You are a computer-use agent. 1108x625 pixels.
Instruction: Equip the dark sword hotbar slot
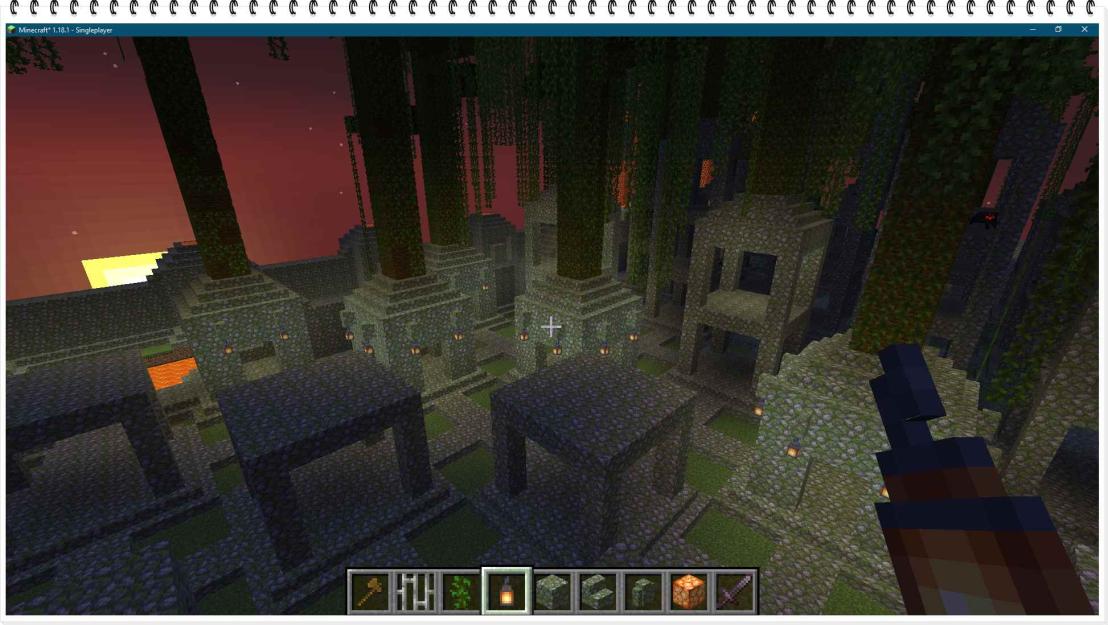point(735,591)
